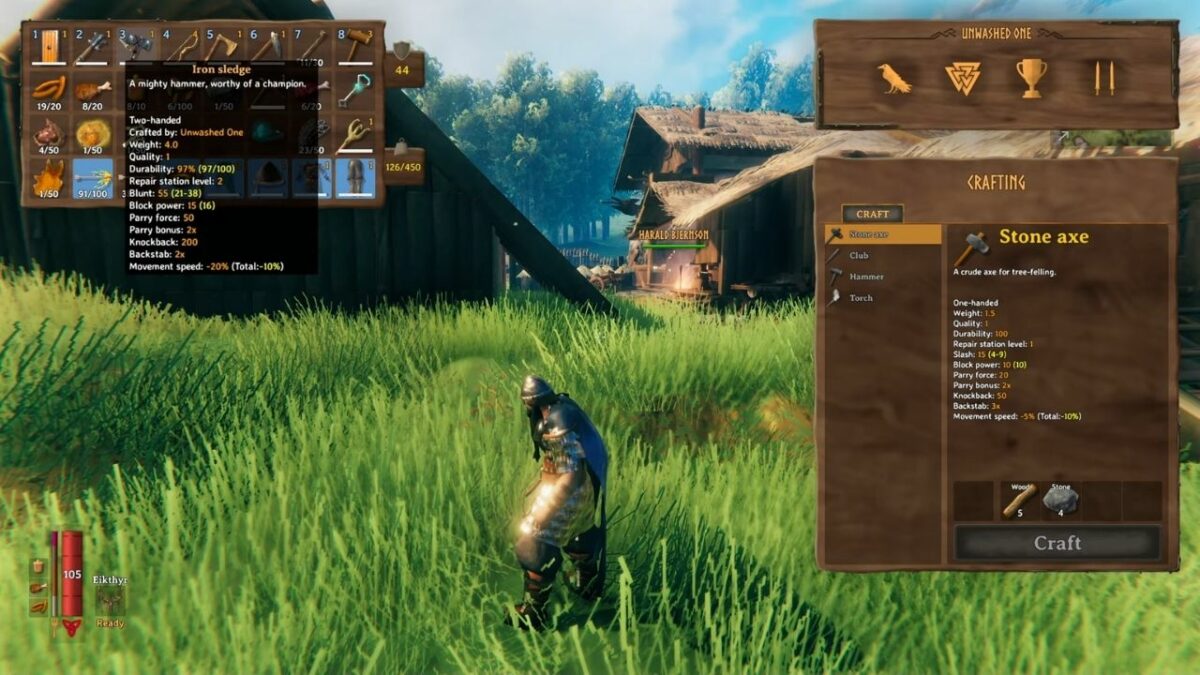Toggle the two swords PvP icon
Viewport: 1200px width, 675px height.
[x=1104, y=78]
